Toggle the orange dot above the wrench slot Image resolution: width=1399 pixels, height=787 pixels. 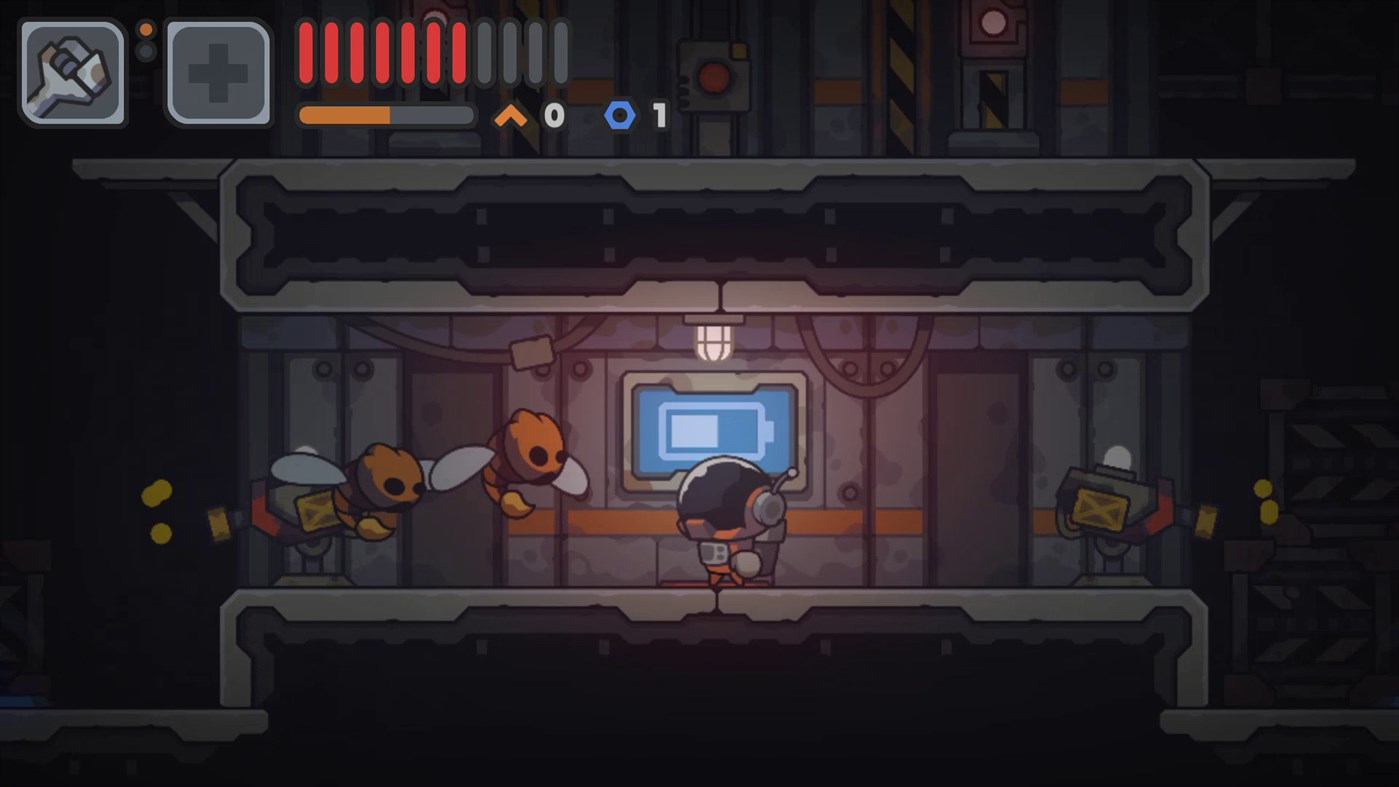tap(146, 30)
